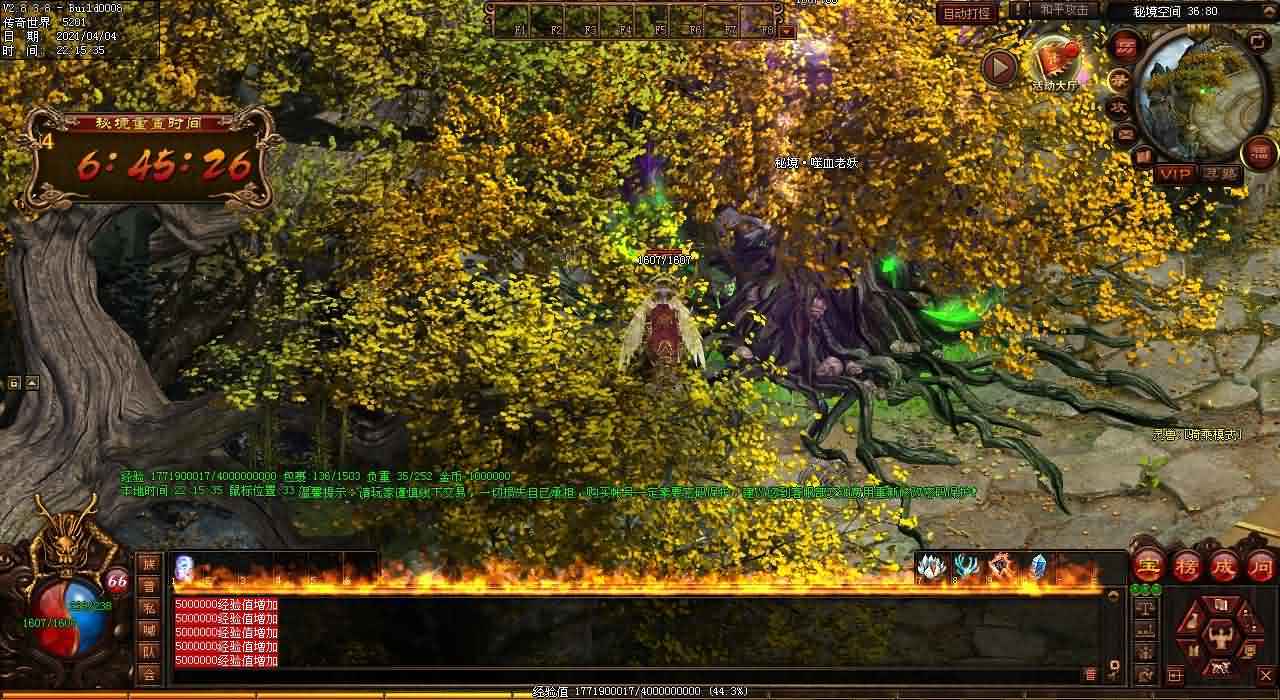Use the blue crystal item in hotbar
Screen dimensions: 1280x700
coord(1038,566)
